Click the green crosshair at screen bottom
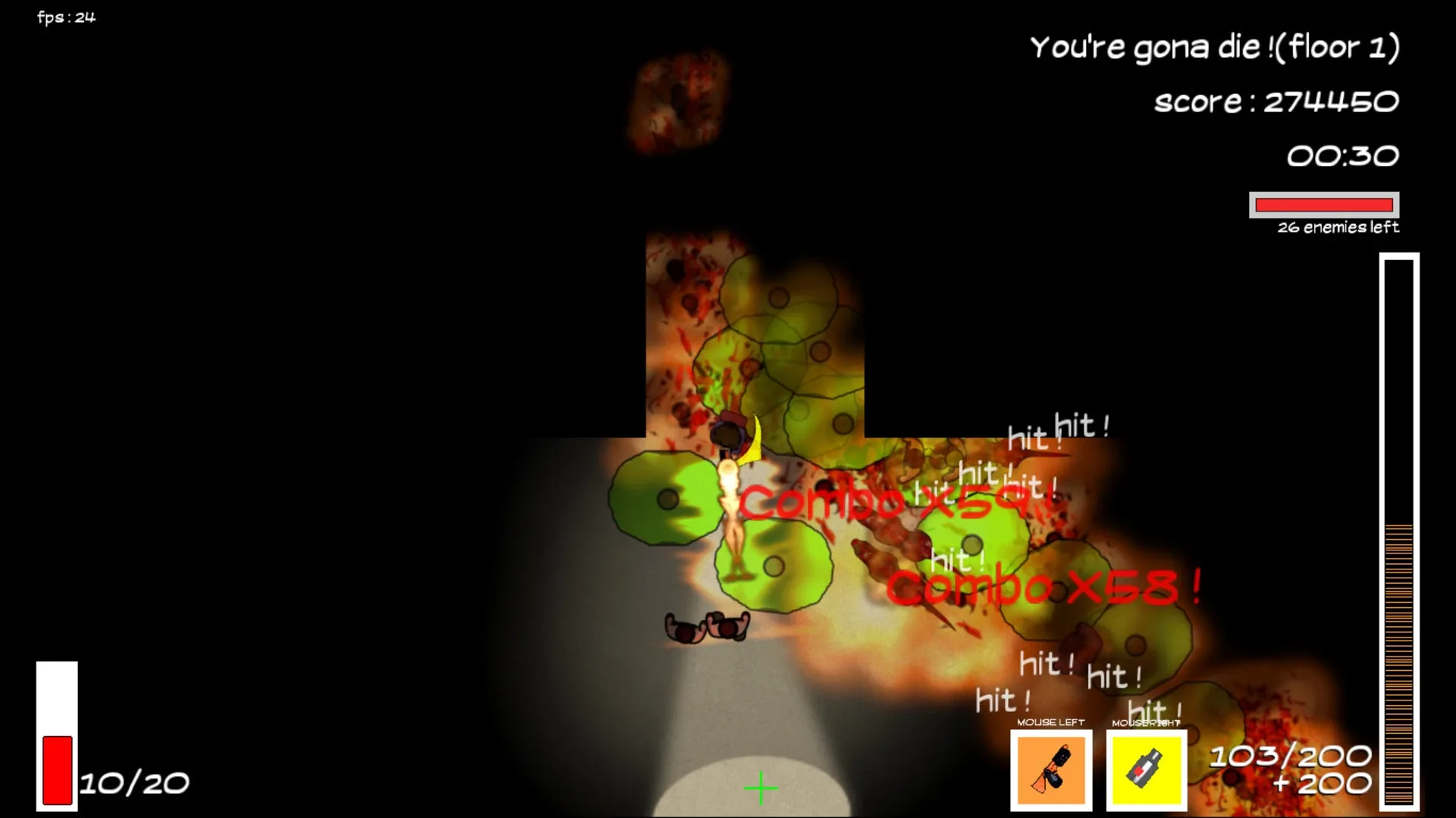 click(761, 788)
